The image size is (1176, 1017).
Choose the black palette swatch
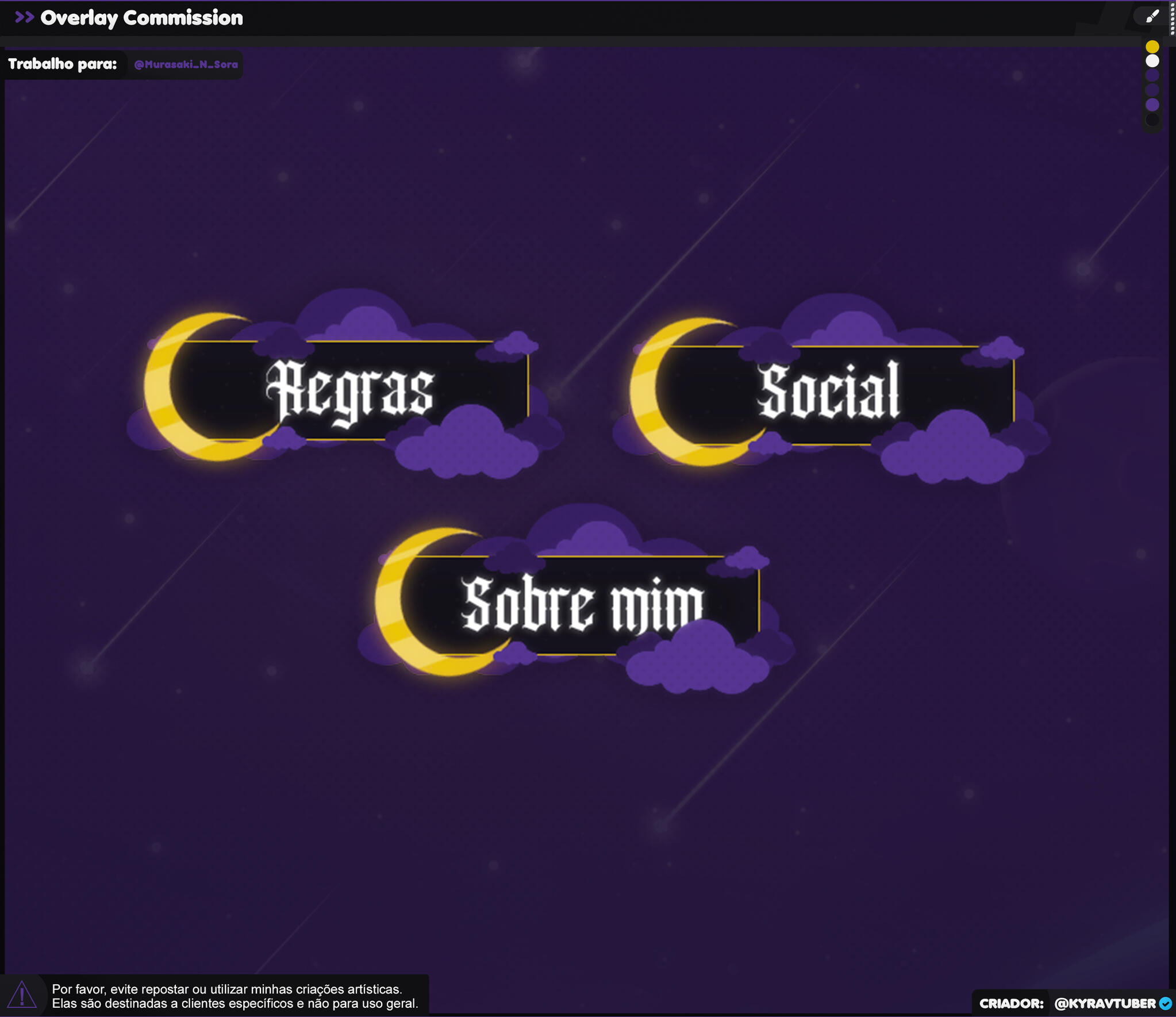1152,120
